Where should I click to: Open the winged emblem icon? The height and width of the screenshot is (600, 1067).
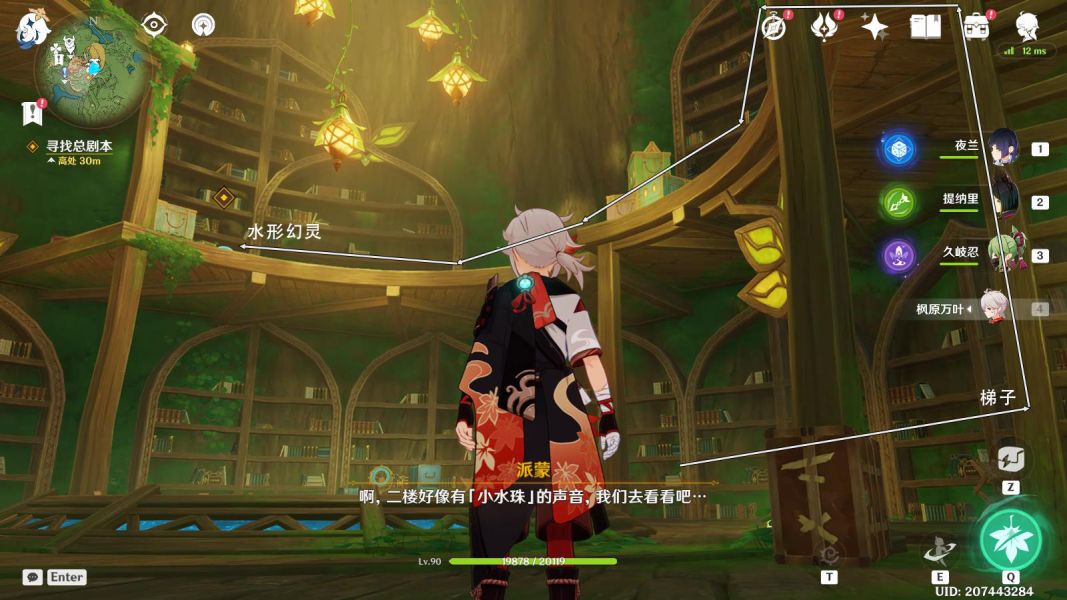pos(824,27)
